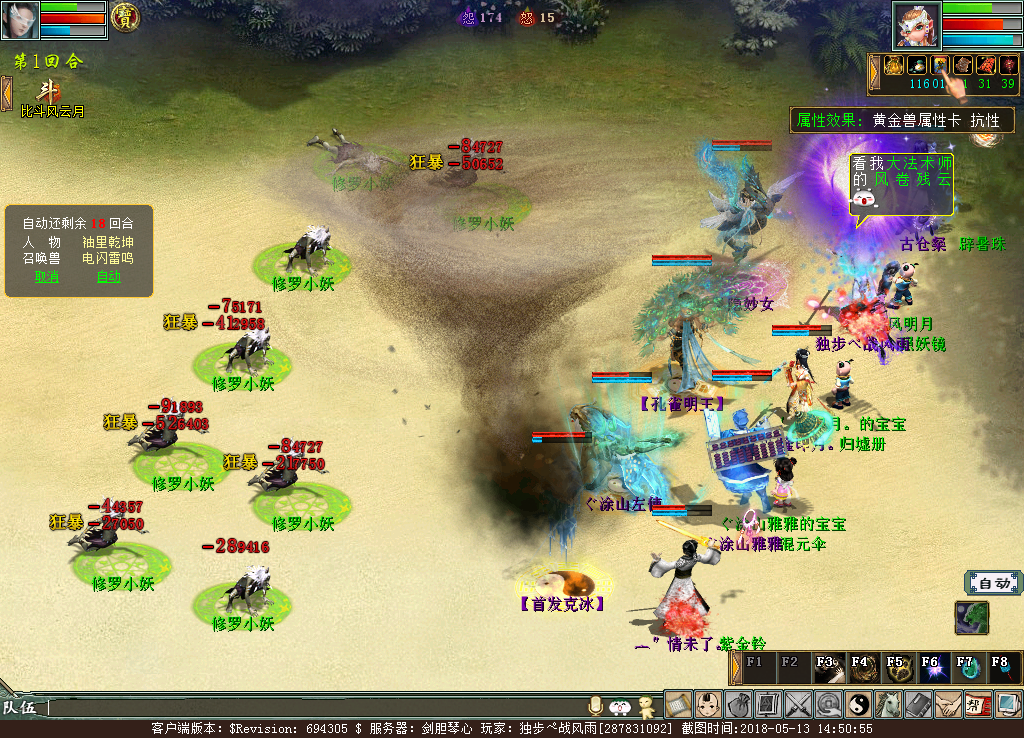Open the 比斗风云月 event icon
The image size is (1024, 738).
[48, 93]
